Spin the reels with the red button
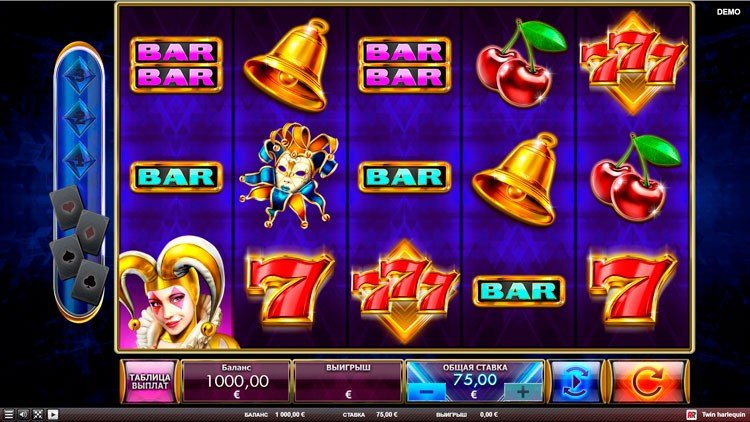Screen dimensions: 750x422 point(650,381)
